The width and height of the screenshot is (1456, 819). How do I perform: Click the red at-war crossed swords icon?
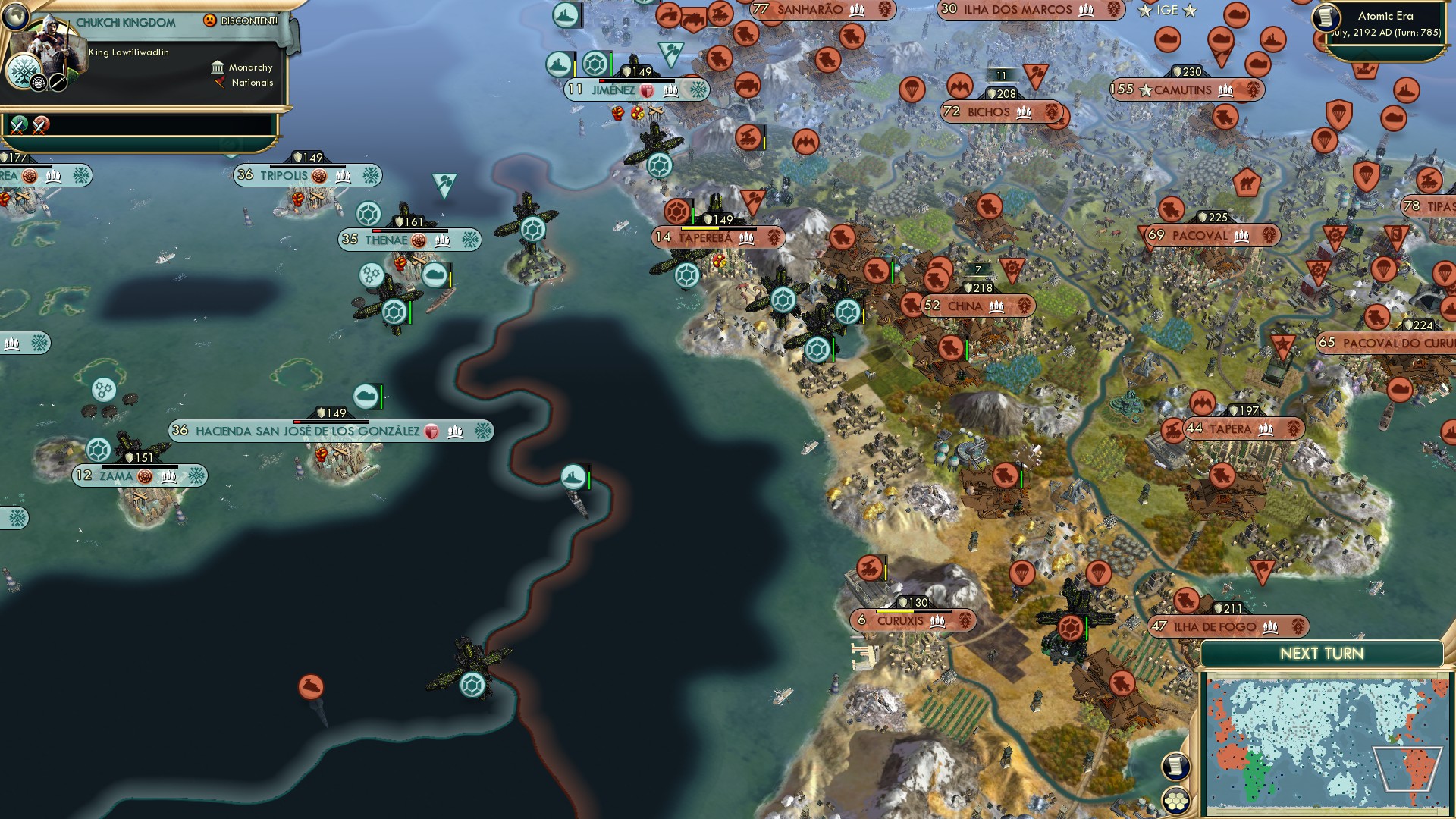[x=41, y=124]
